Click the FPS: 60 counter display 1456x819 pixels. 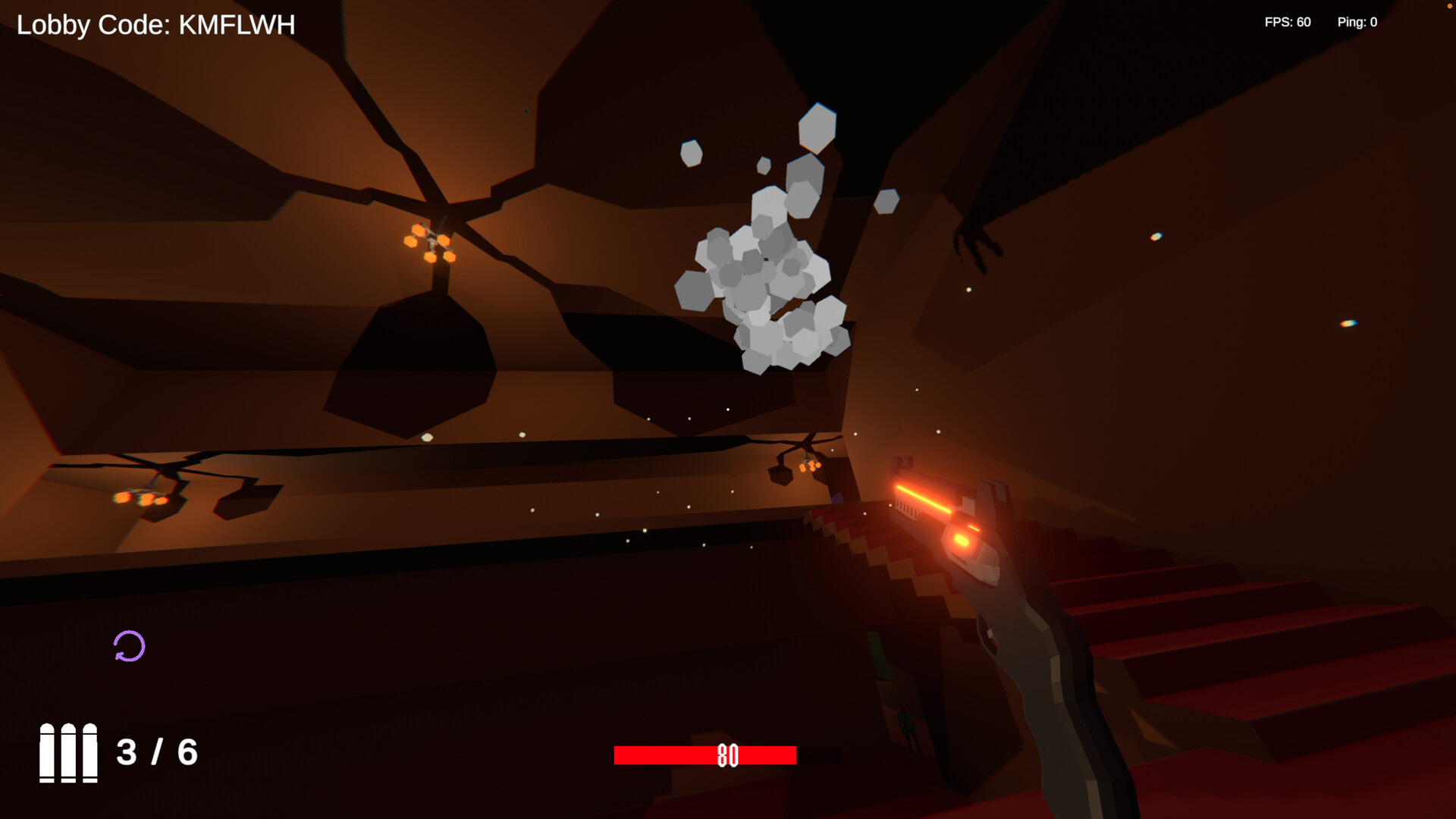pos(1287,22)
